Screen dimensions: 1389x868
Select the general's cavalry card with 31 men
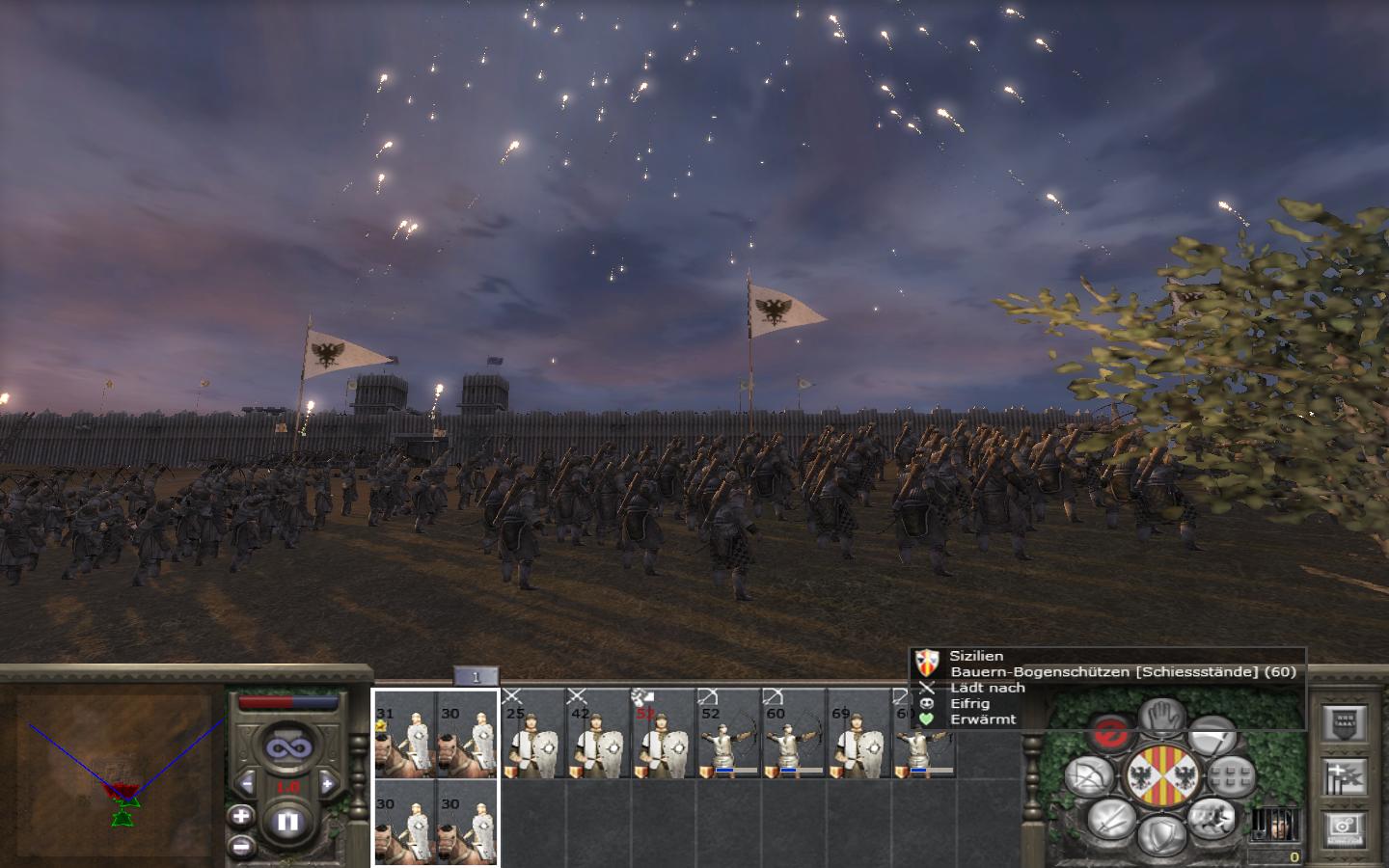405,737
